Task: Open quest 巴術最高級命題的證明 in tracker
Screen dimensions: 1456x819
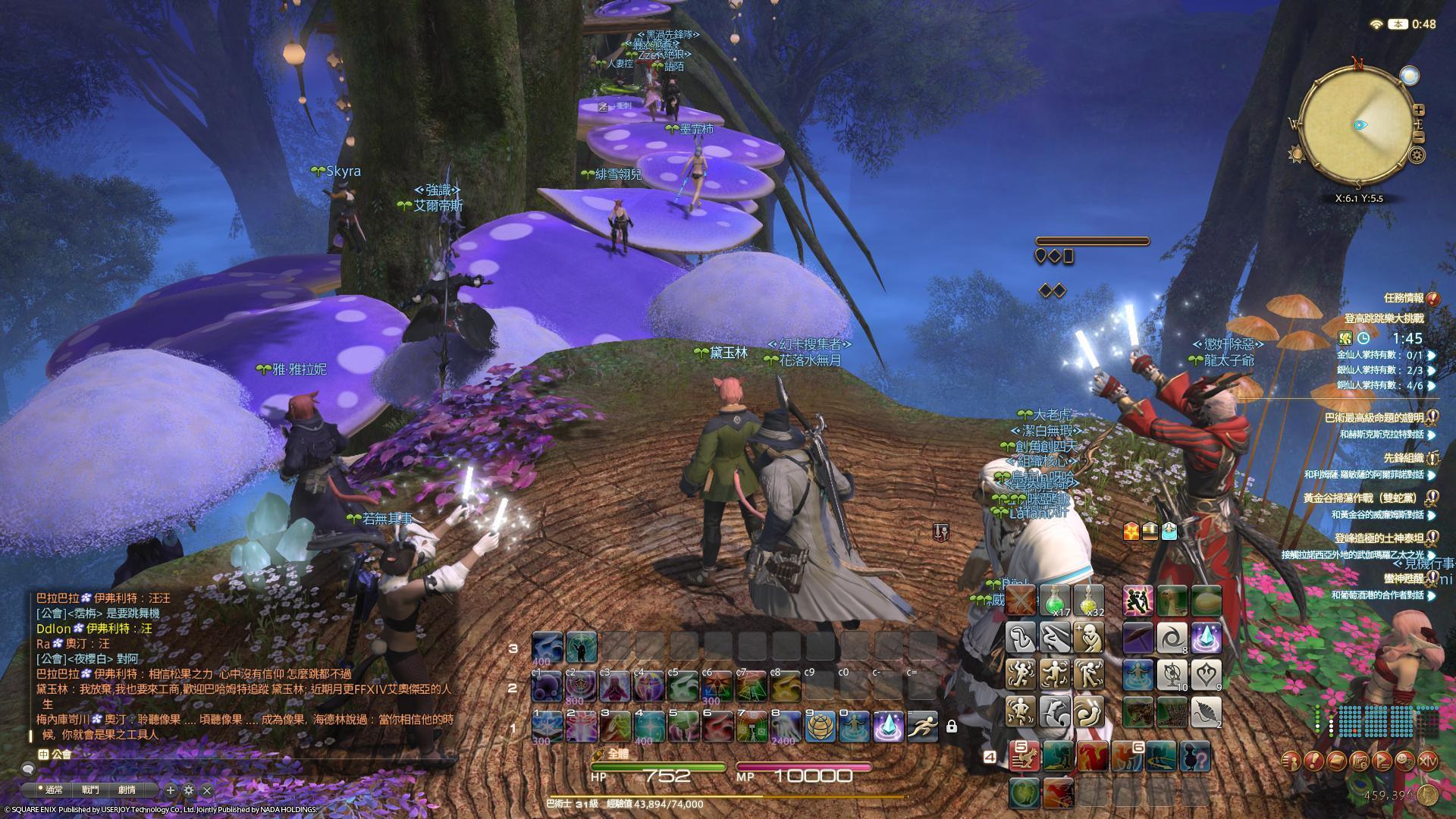Action: tap(1373, 418)
